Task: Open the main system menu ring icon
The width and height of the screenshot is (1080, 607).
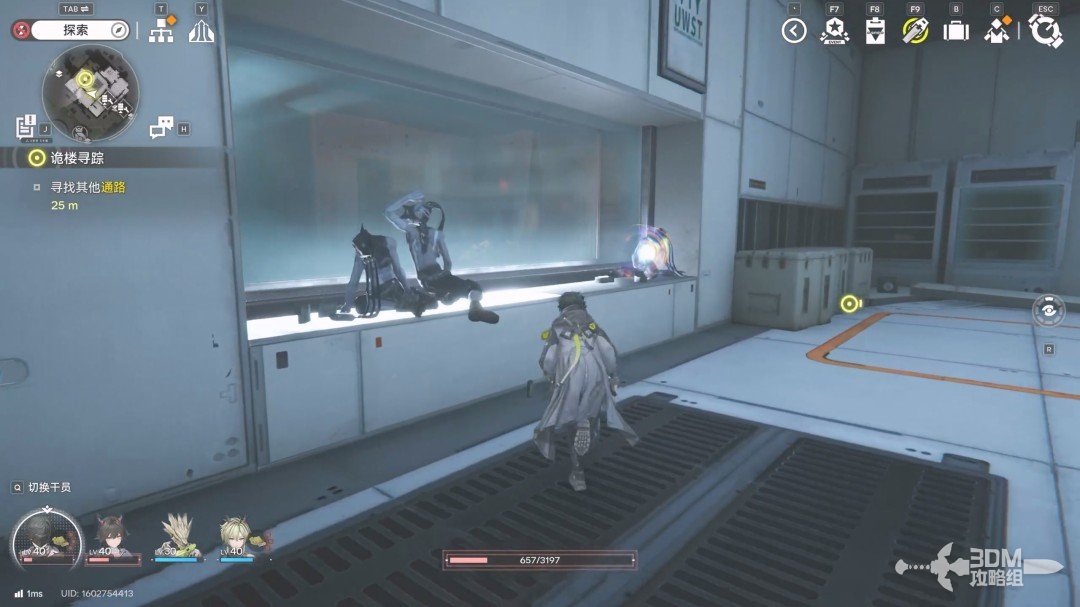Action: [x=1045, y=31]
